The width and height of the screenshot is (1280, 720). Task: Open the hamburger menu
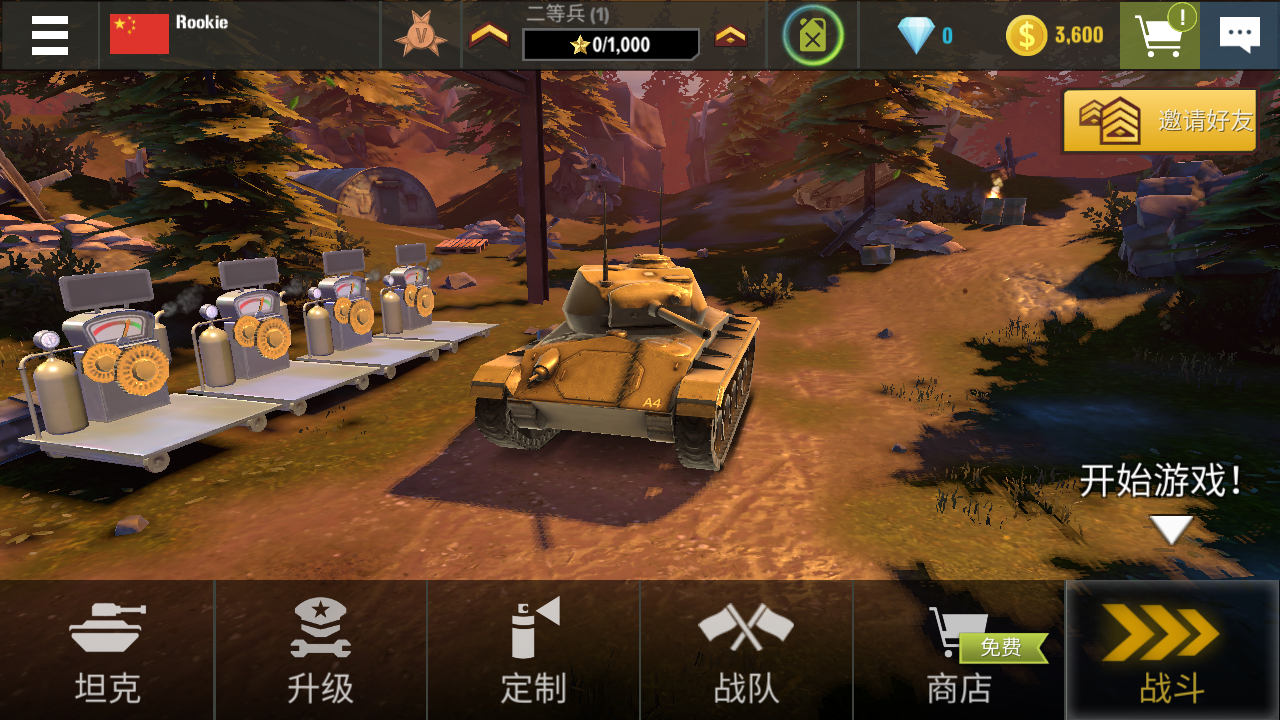coord(49,35)
